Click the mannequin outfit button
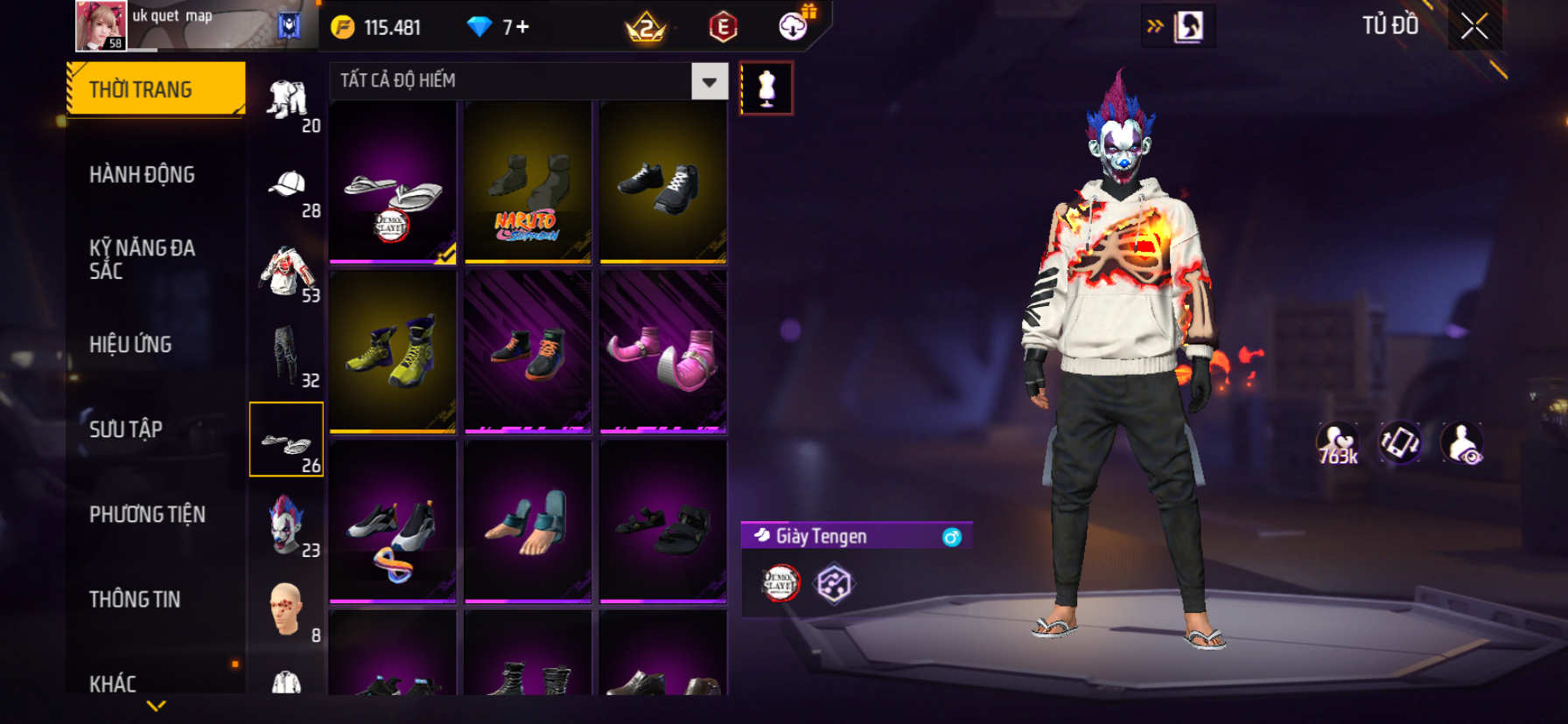The width and height of the screenshot is (1568, 724). point(766,88)
